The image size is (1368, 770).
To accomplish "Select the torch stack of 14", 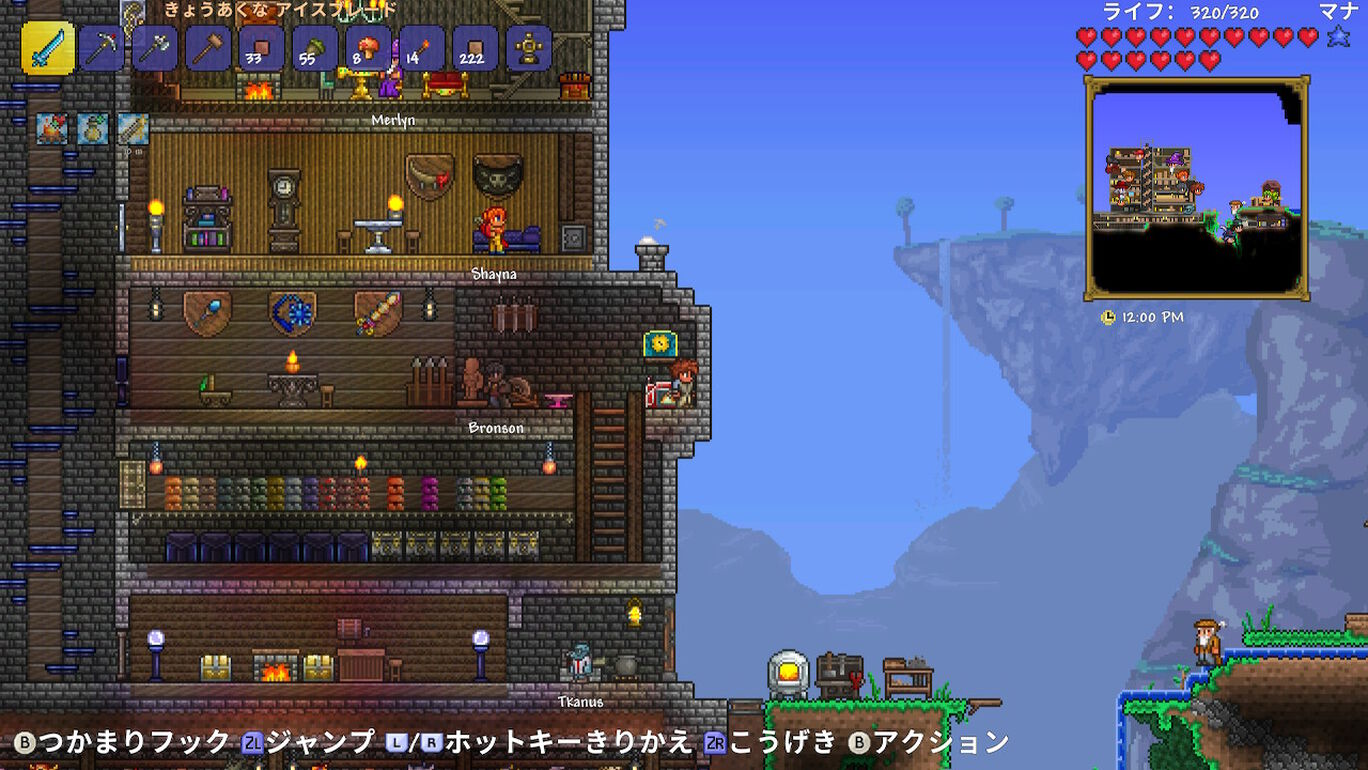I will [x=419, y=47].
